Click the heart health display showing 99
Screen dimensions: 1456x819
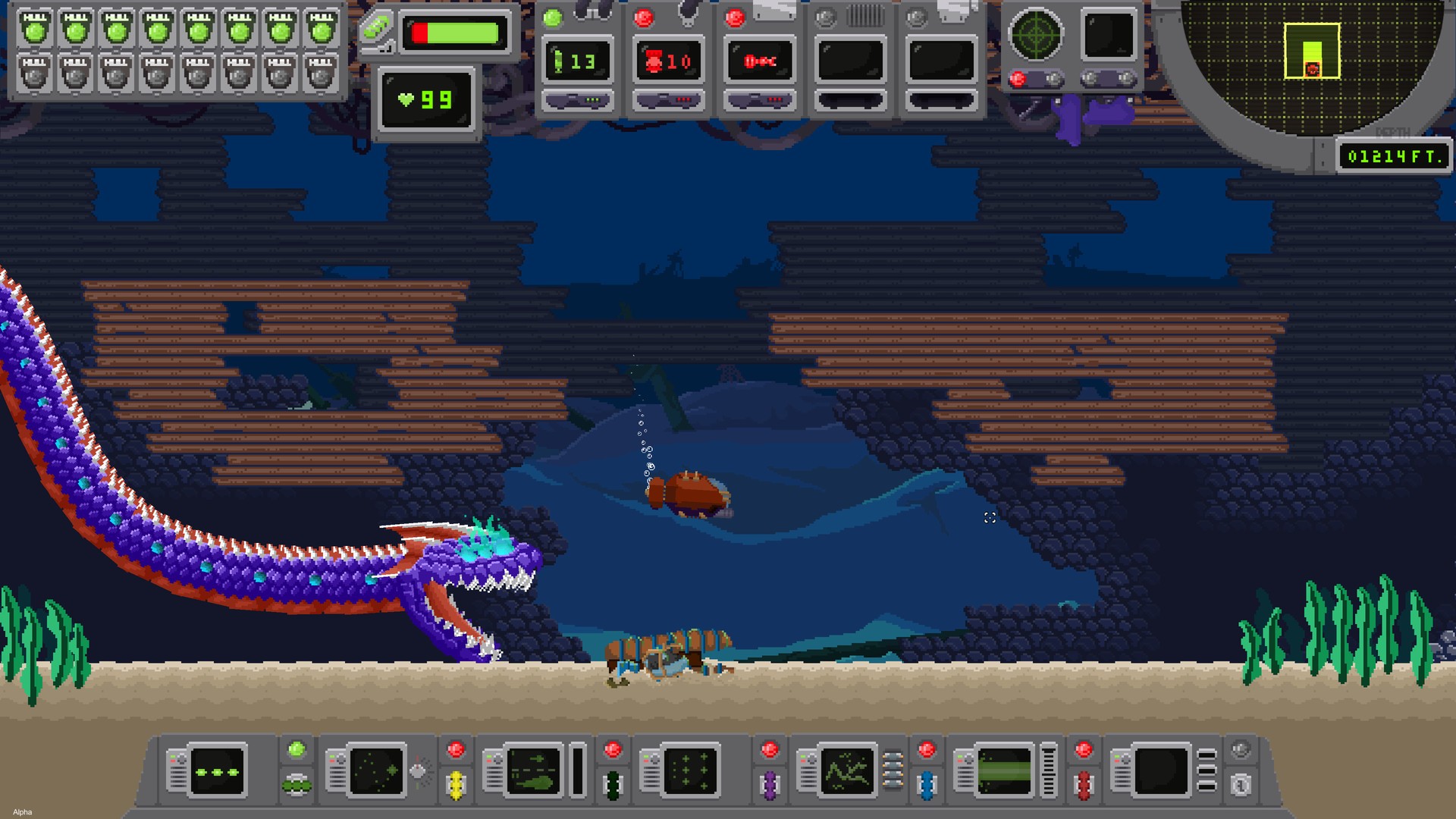click(x=427, y=99)
